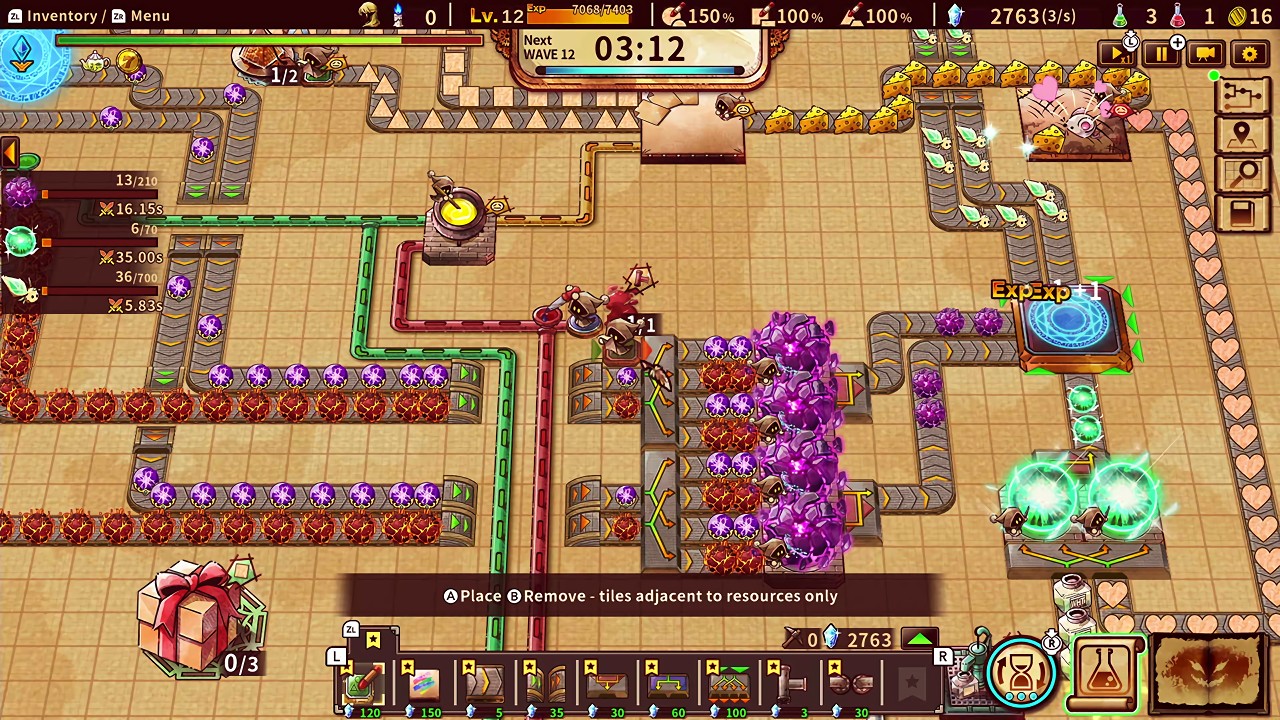The height and width of the screenshot is (720, 1280).
Task: Select the book tool costing 35 crystals
Action: [545, 683]
